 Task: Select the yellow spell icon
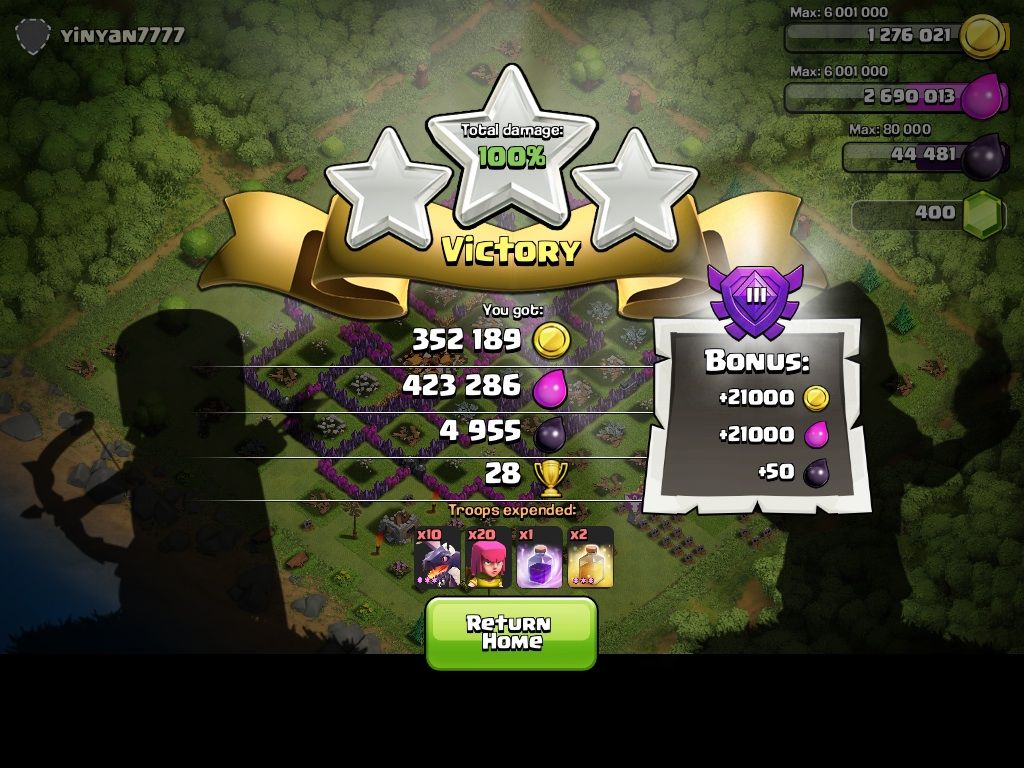click(x=590, y=557)
